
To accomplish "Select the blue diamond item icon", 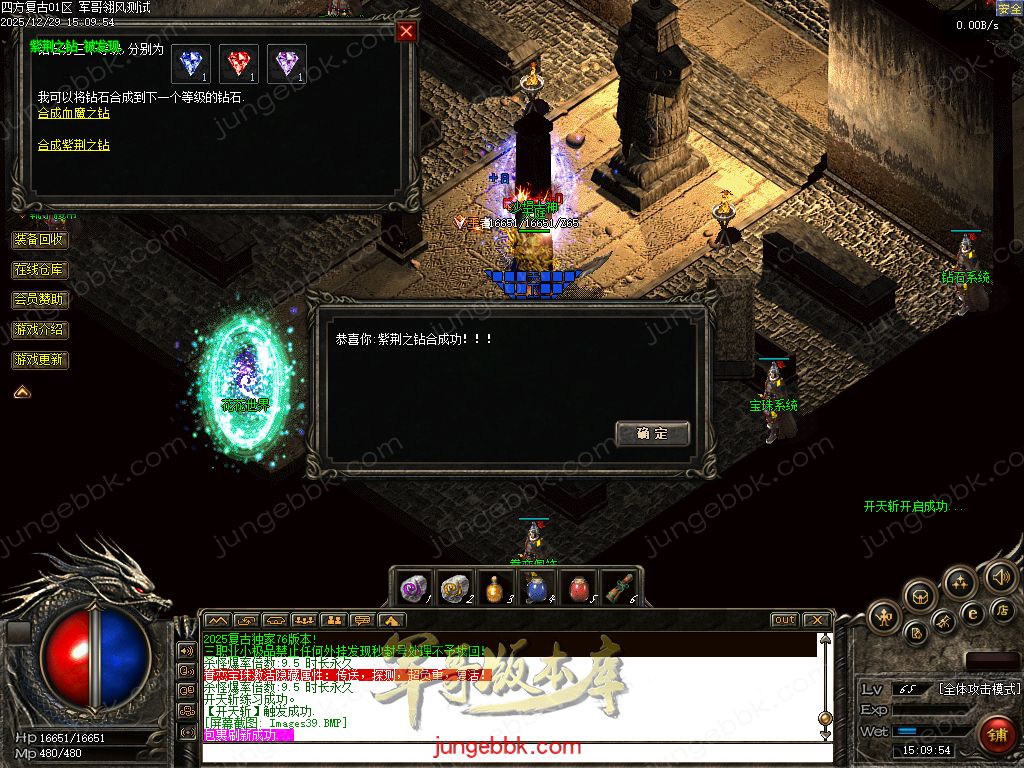I will click(189, 63).
